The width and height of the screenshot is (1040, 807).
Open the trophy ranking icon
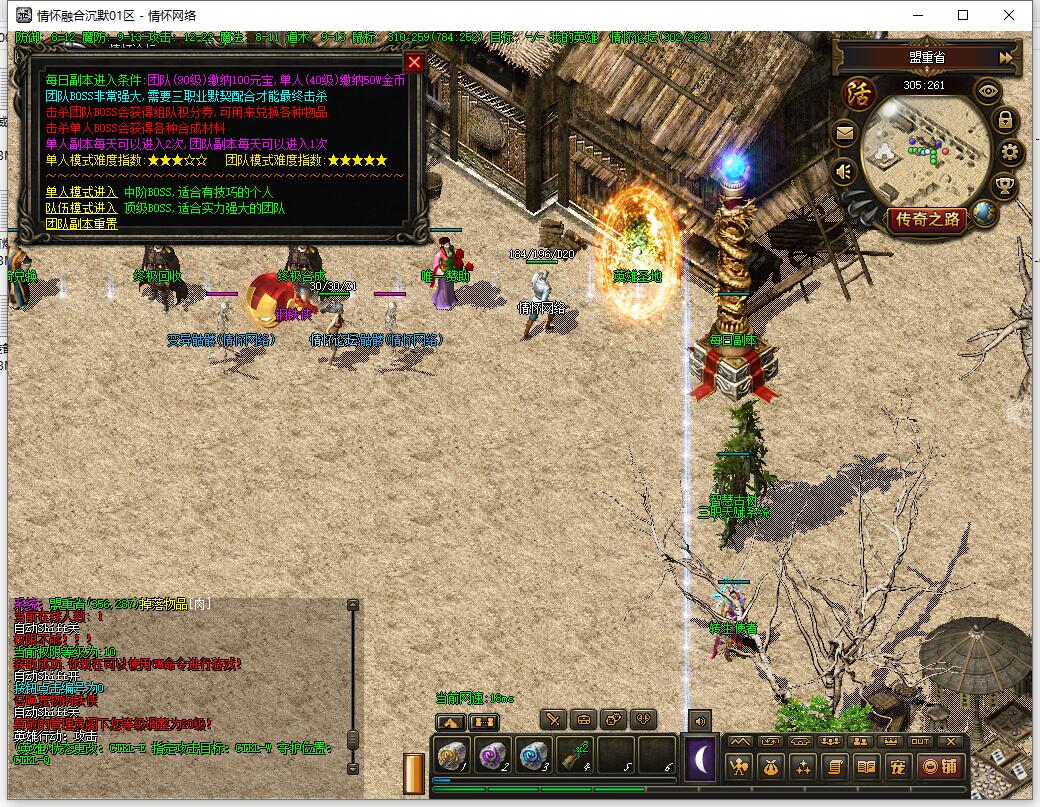[1004, 185]
